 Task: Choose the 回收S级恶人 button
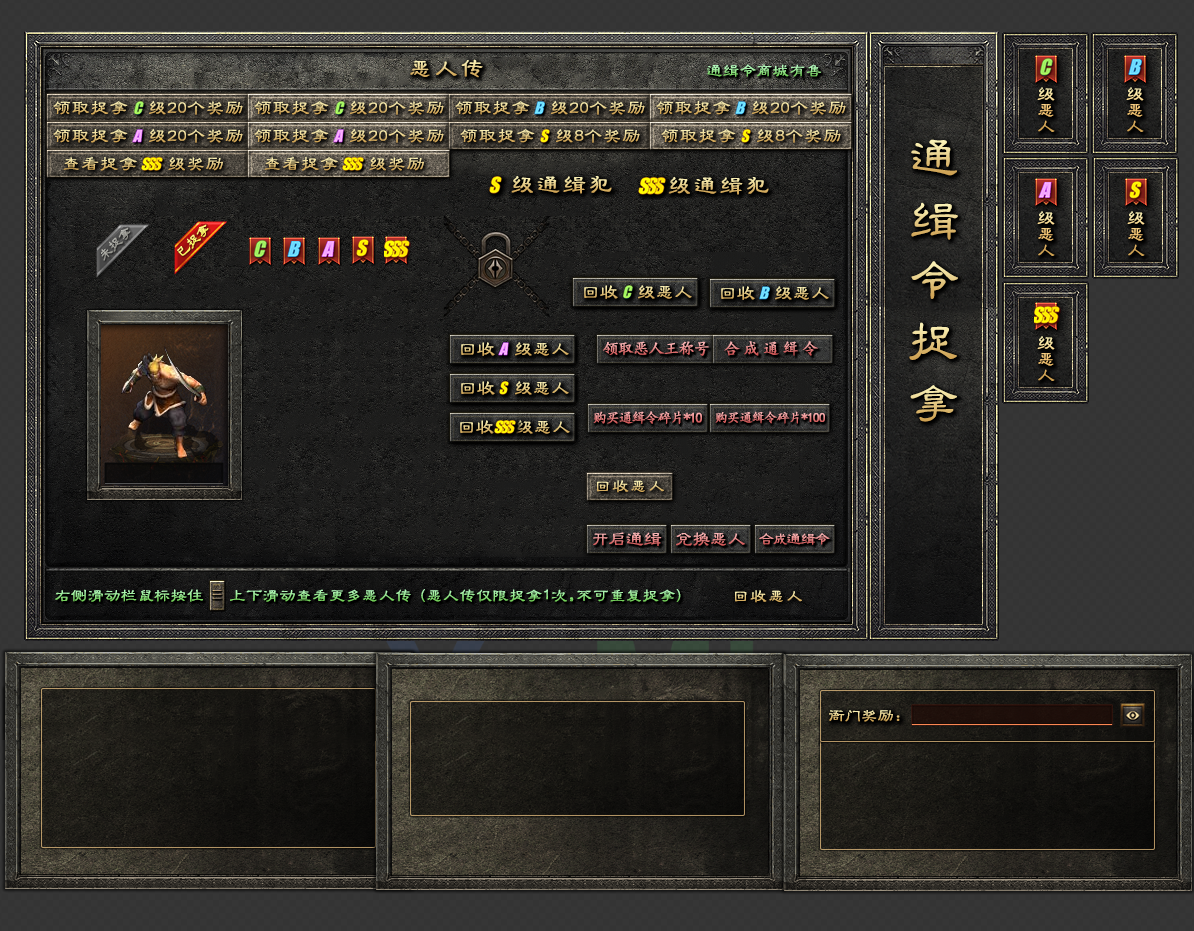pos(512,388)
